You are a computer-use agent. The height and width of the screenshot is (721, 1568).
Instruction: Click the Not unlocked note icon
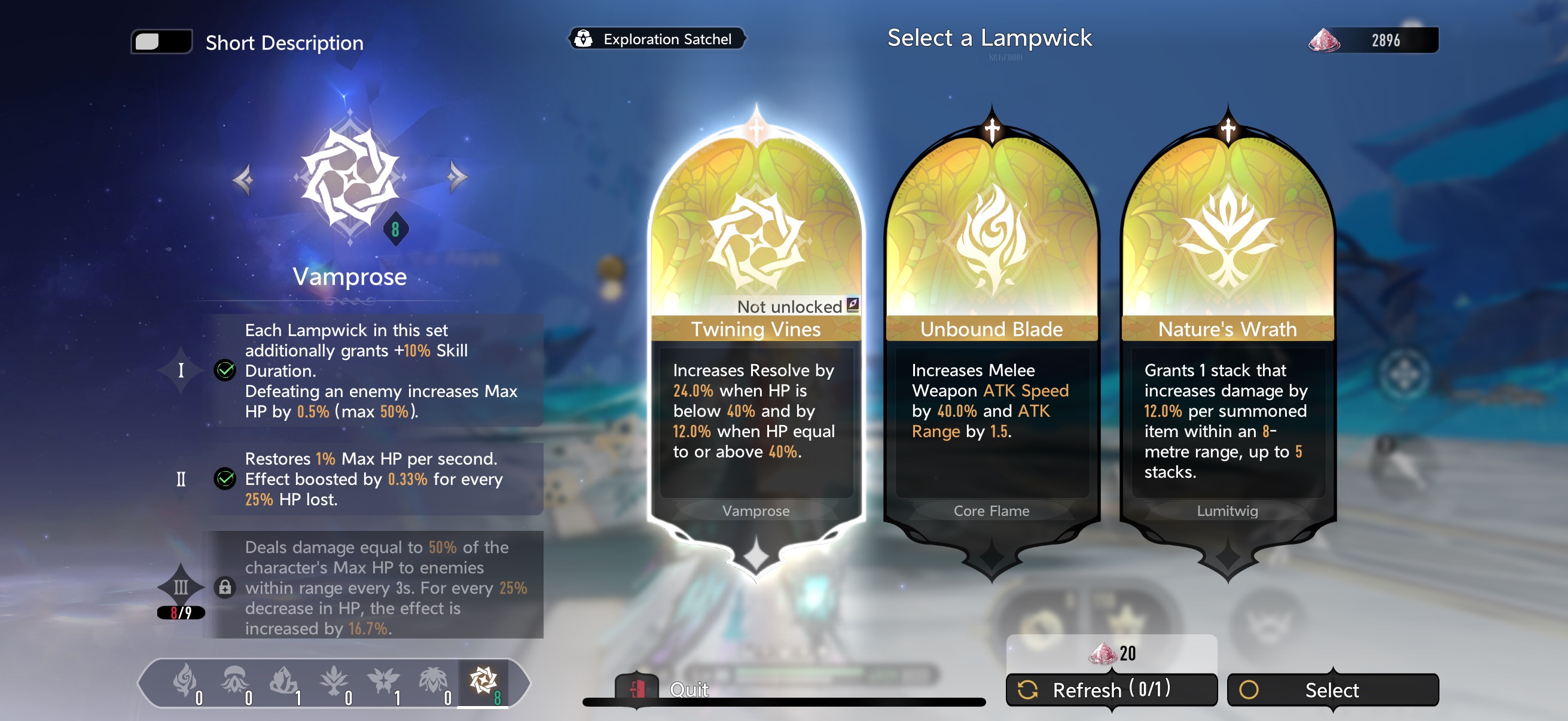(853, 305)
